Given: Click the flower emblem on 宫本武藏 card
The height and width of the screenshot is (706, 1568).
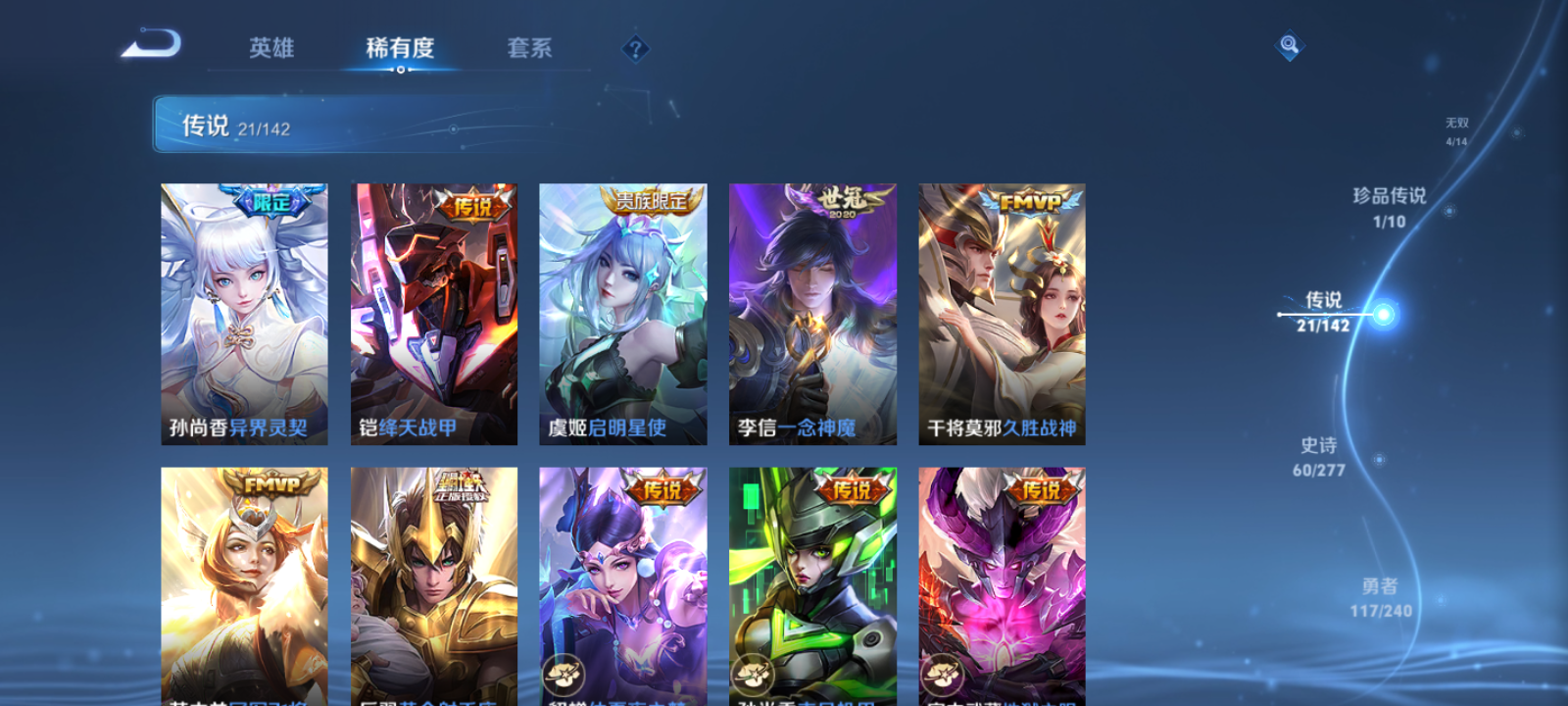Looking at the screenshot, I should click(941, 673).
